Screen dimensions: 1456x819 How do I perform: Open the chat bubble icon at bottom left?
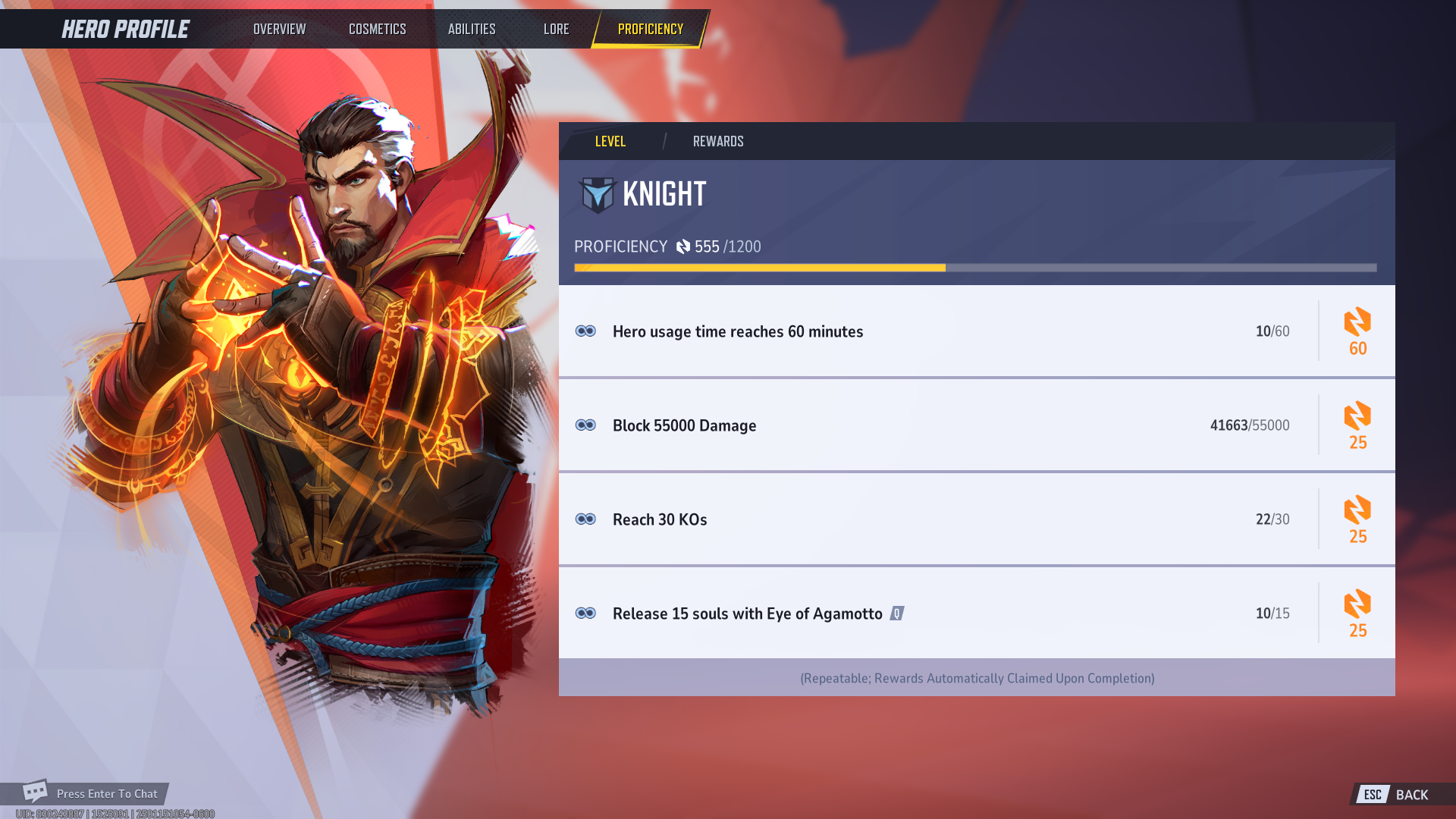point(33,793)
